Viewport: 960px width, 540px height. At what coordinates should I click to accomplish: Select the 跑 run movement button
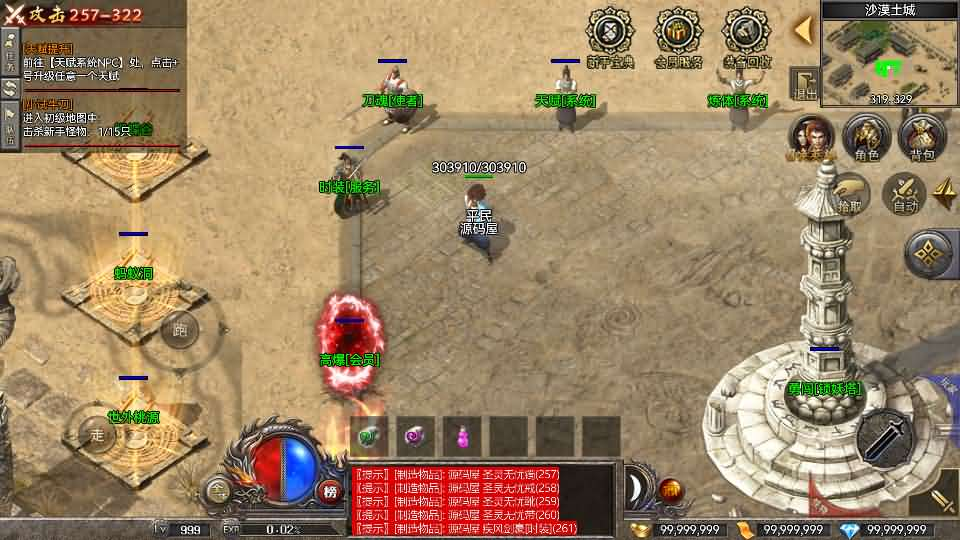180,328
